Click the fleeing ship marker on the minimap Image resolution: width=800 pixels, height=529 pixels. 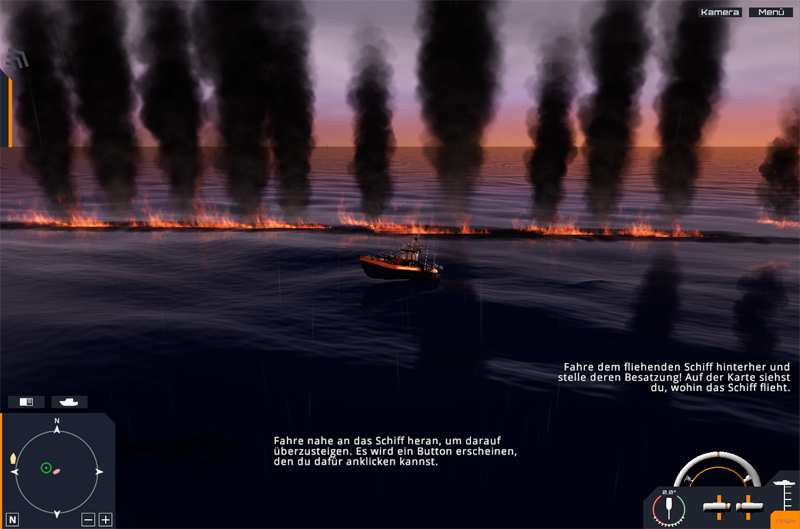[x=56, y=471]
